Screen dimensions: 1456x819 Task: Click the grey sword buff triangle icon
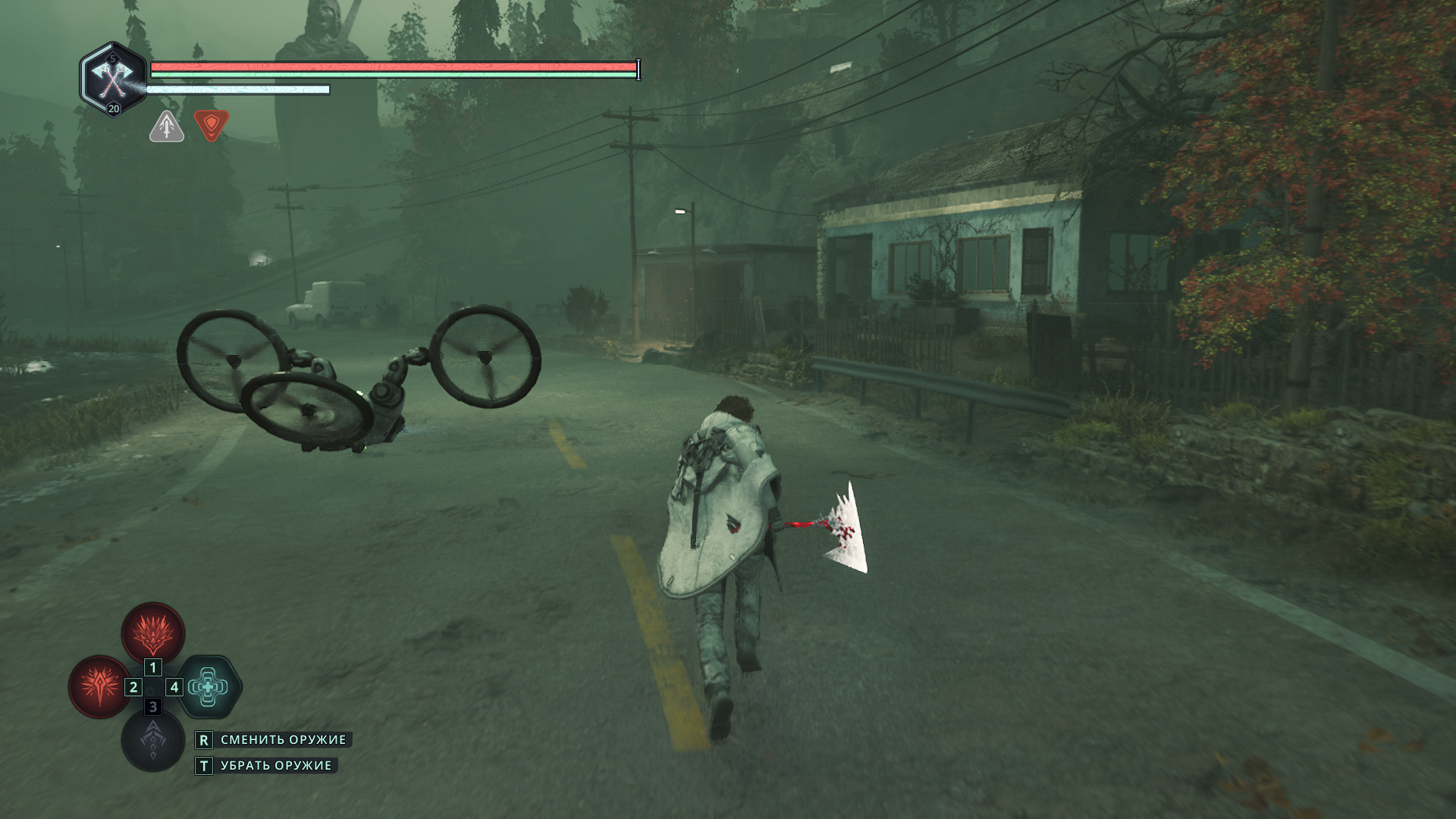(x=167, y=127)
